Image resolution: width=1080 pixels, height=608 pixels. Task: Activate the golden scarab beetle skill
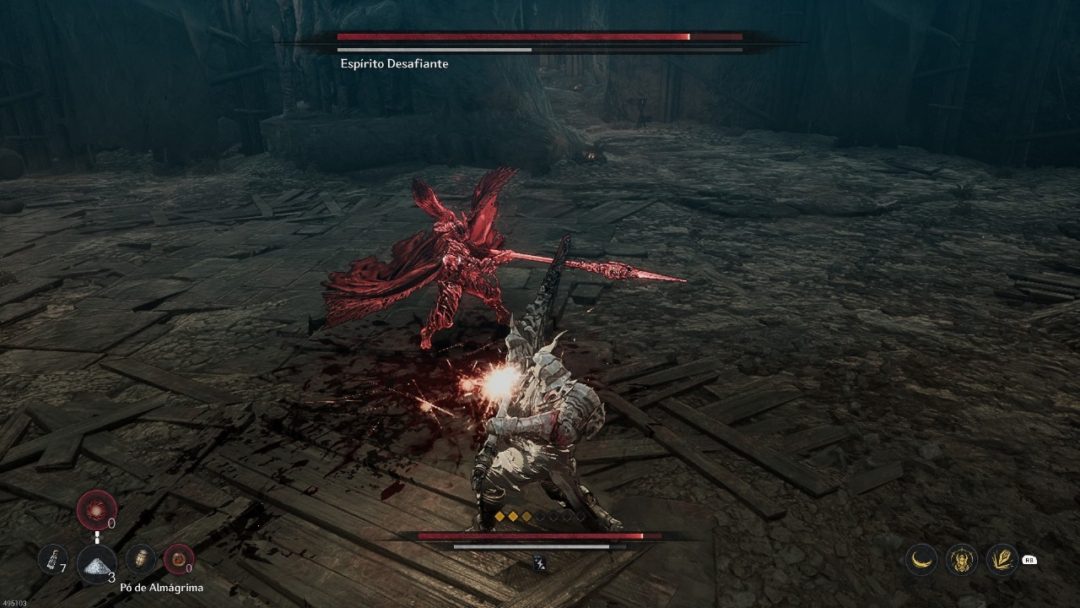pyautogui.click(x=962, y=560)
